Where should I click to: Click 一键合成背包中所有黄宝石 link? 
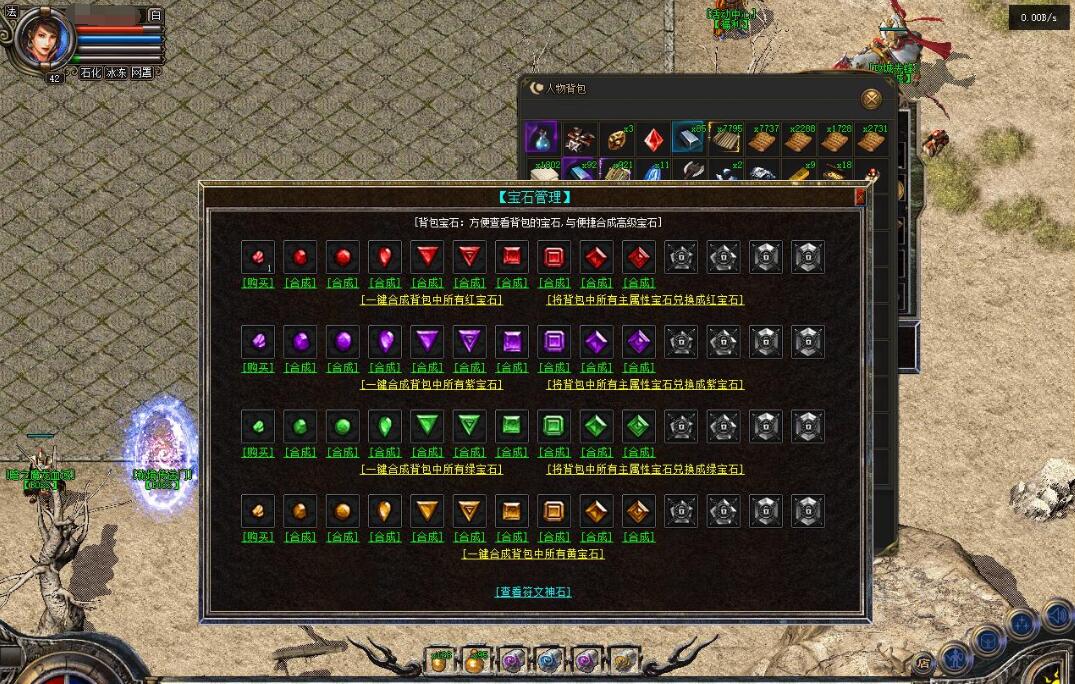pos(533,554)
